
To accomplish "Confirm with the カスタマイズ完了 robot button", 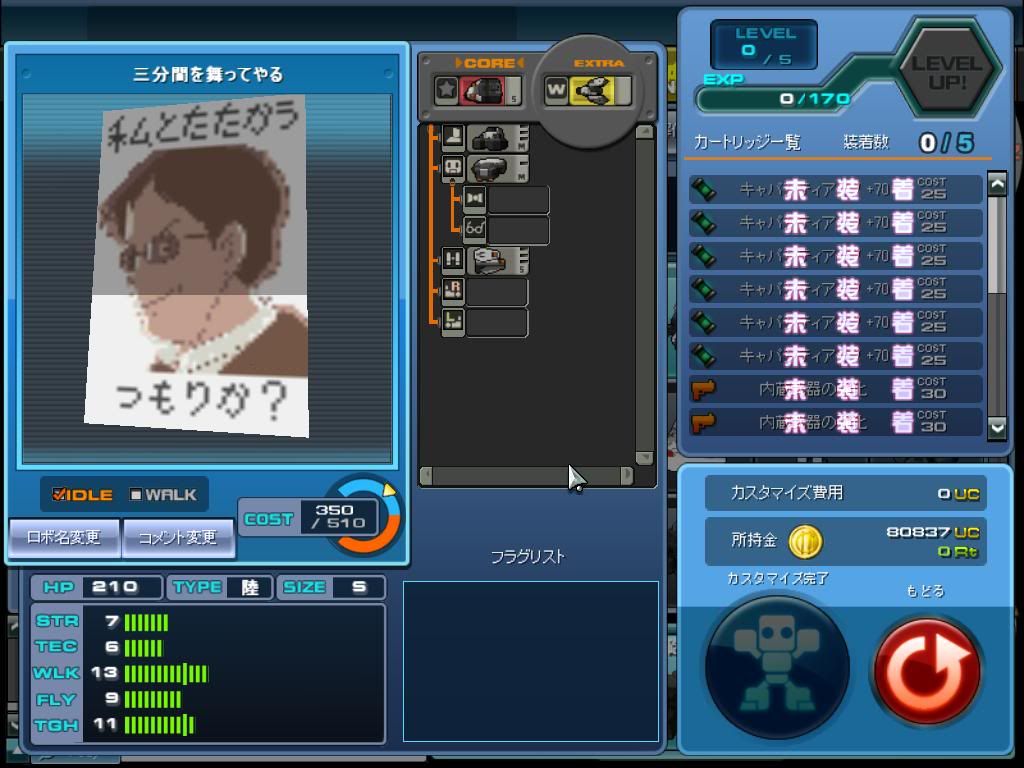I will (x=777, y=667).
